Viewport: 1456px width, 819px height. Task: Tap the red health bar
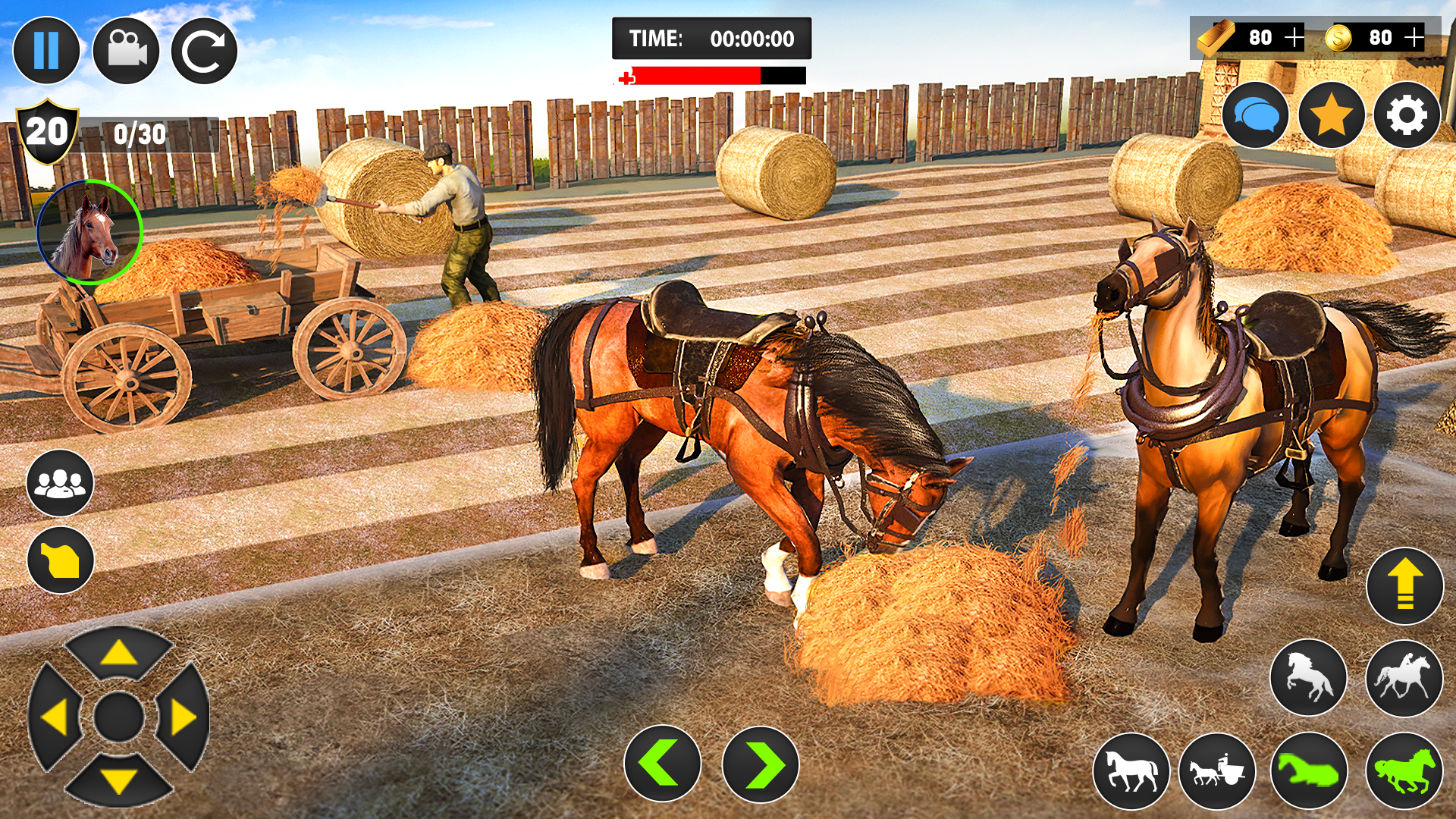point(698,75)
